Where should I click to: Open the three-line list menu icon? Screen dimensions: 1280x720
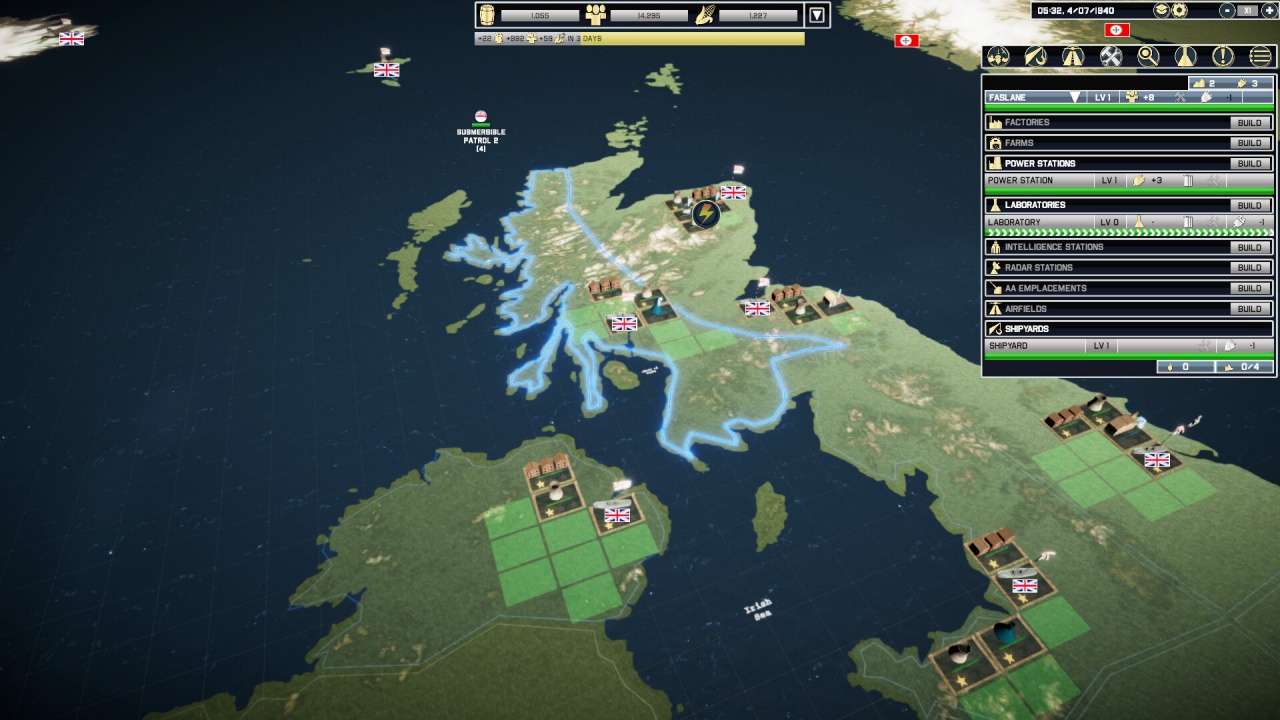(x=1261, y=57)
